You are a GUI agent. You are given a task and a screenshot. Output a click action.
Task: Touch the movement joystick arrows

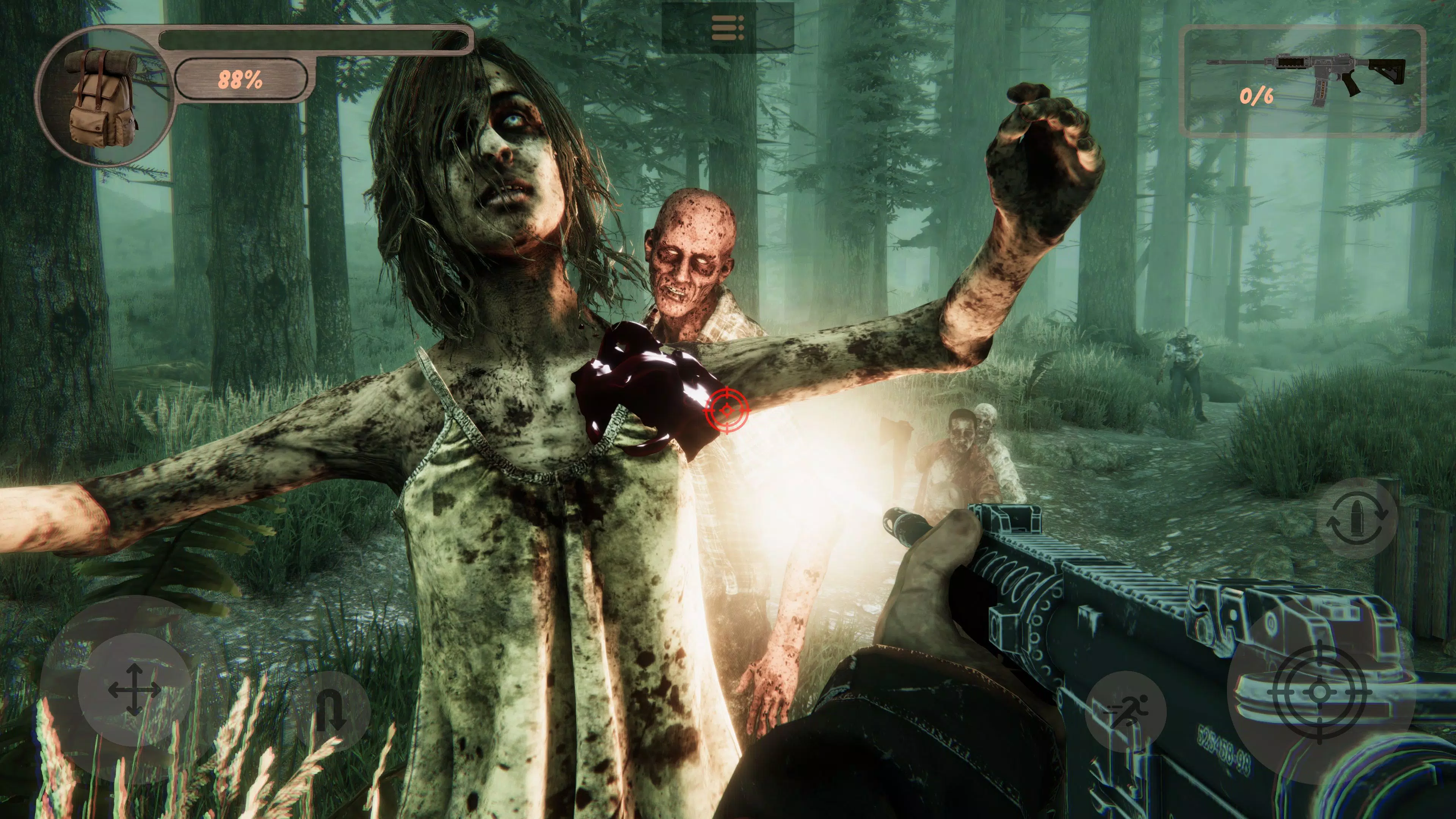(x=134, y=690)
